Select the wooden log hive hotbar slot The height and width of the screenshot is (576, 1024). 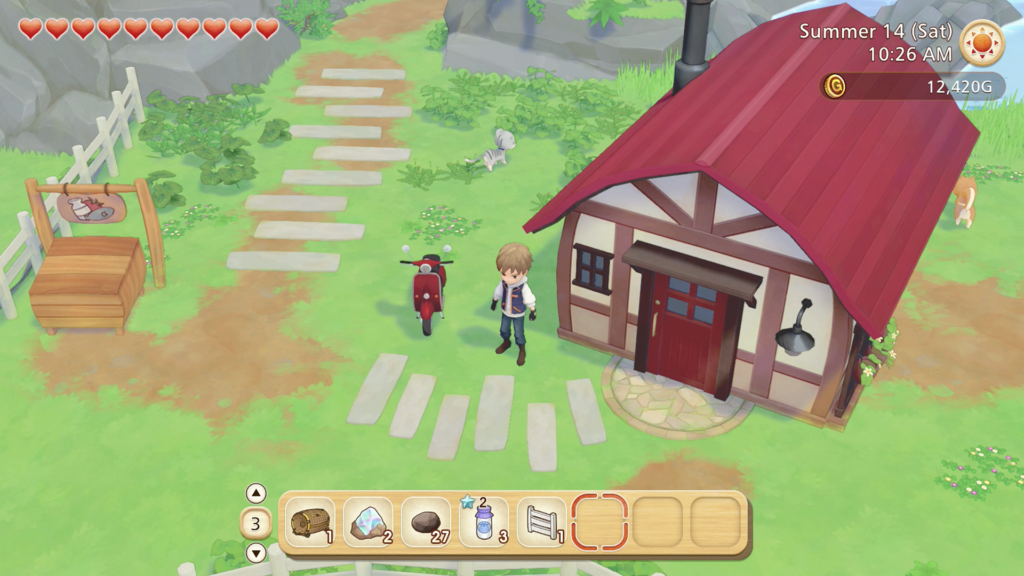[x=310, y=522]
